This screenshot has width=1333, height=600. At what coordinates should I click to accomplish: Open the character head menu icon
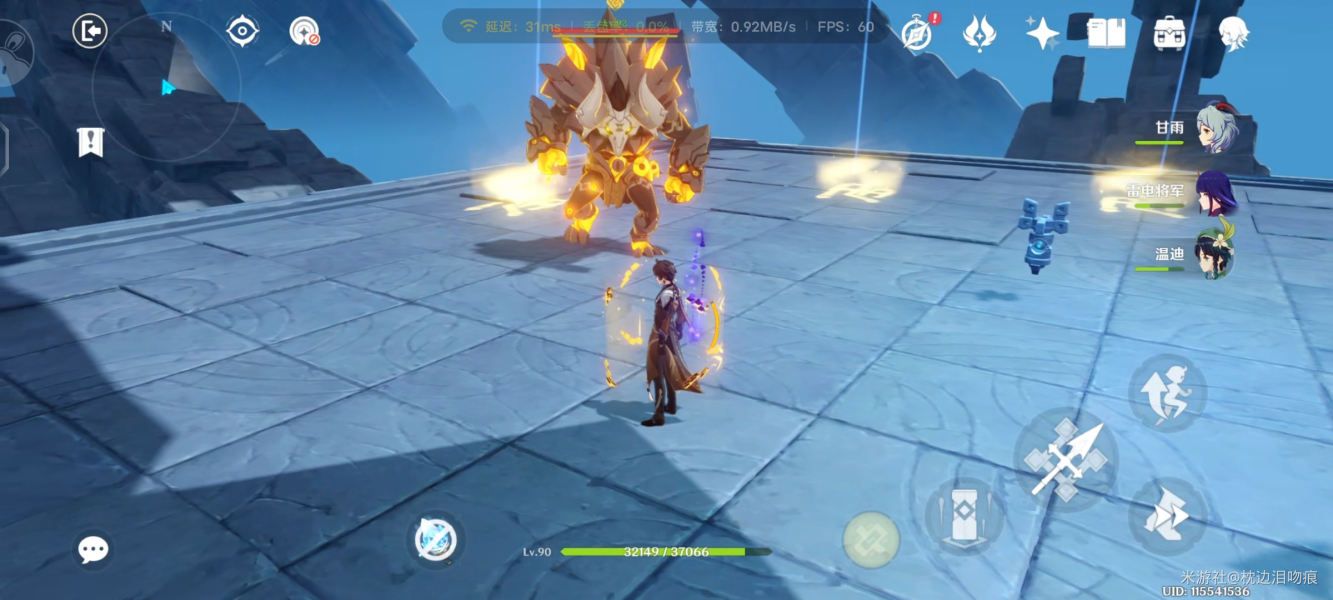(x=1233, y=33)
